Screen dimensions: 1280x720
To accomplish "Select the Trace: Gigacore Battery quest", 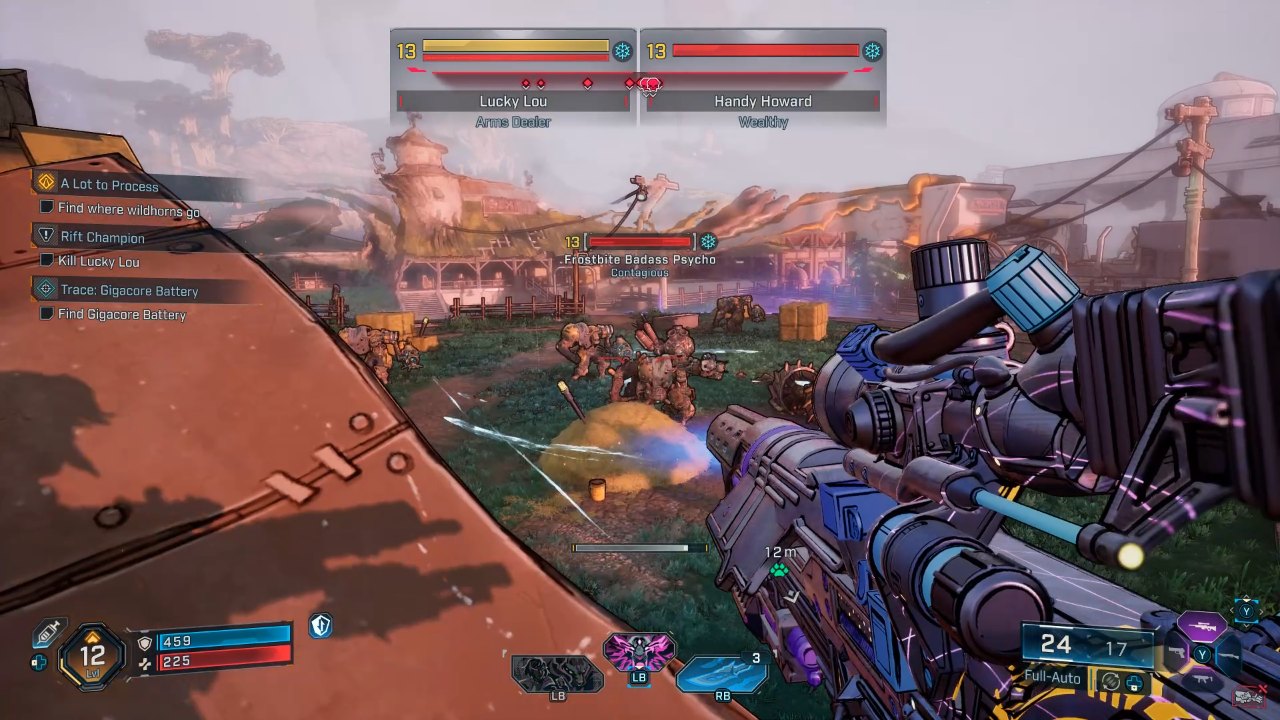I will pyautogui.click(x=128, y=290).
